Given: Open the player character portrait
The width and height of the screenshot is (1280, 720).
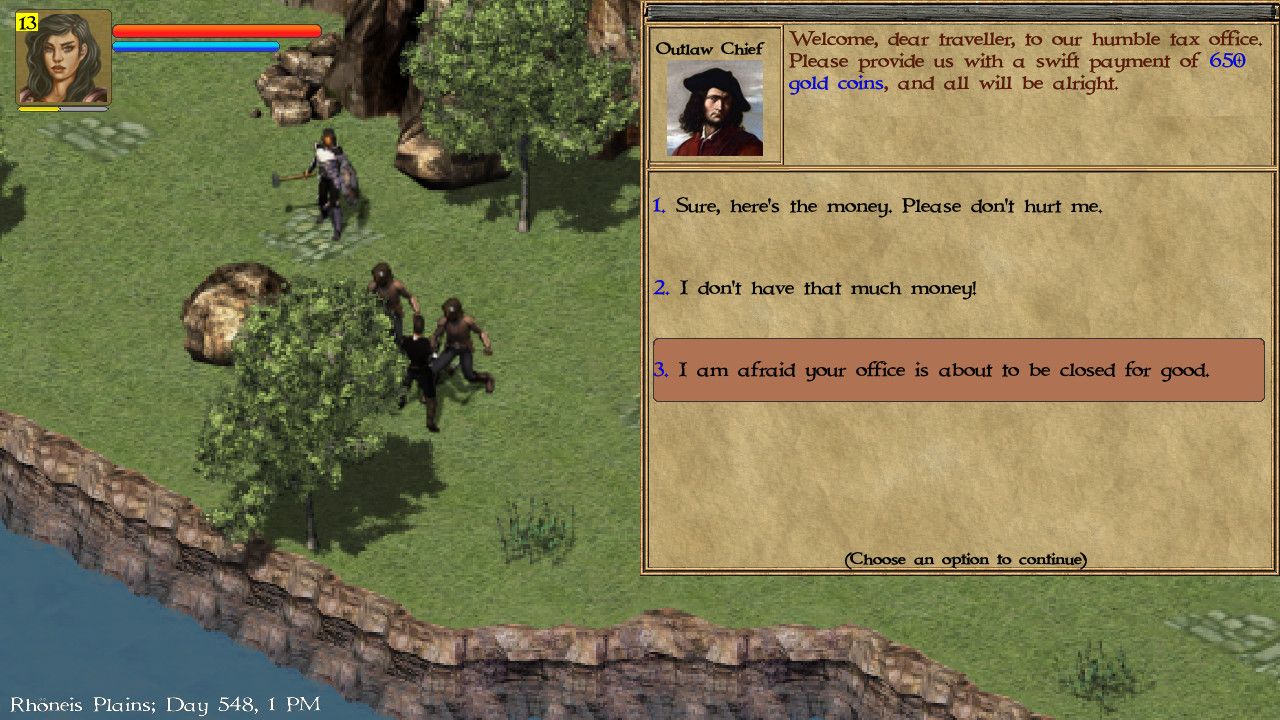Looking at the screenshot, I should (x=65, y=57).
